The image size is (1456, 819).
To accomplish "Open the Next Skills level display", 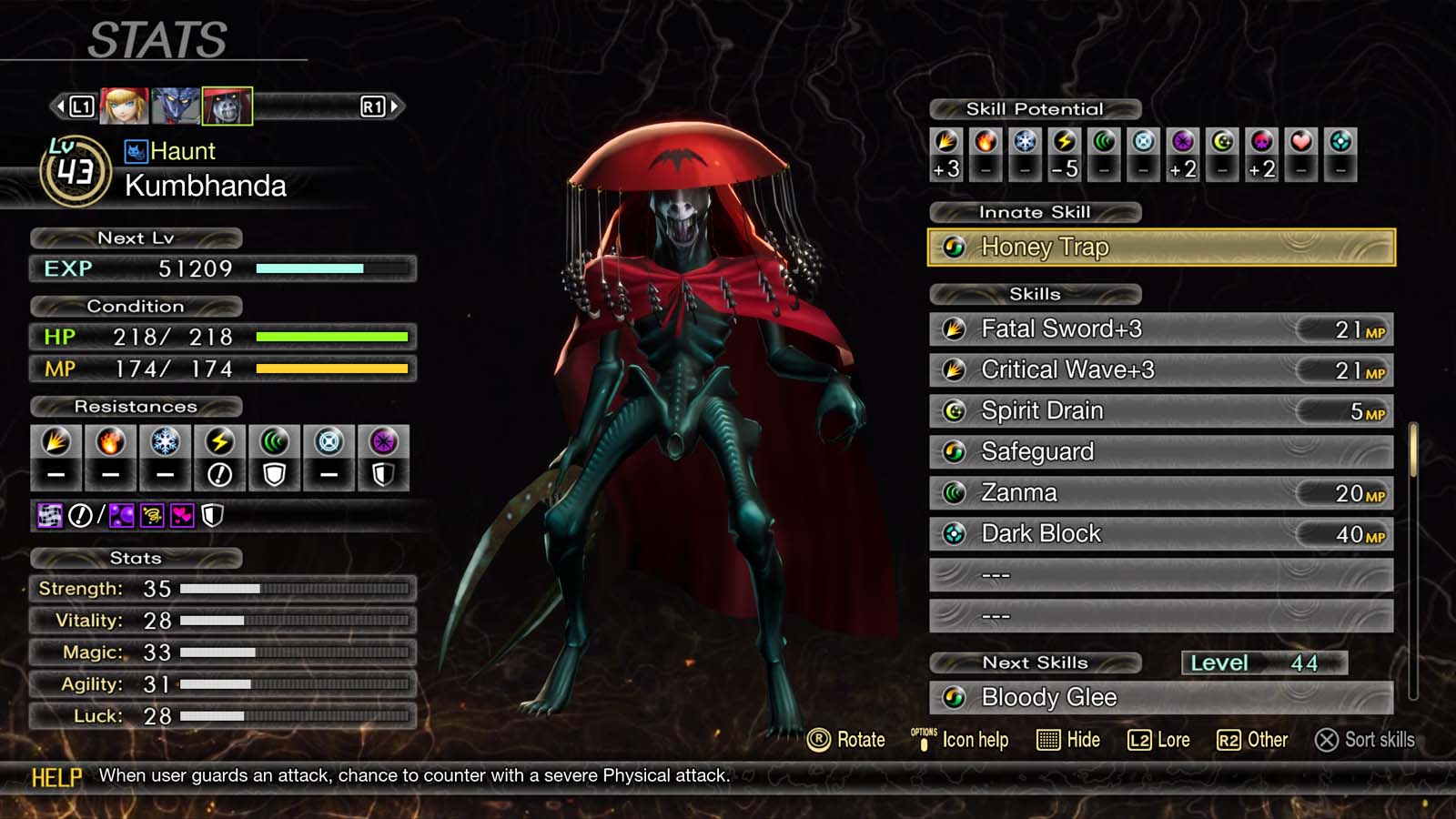I will (1263, 662).
